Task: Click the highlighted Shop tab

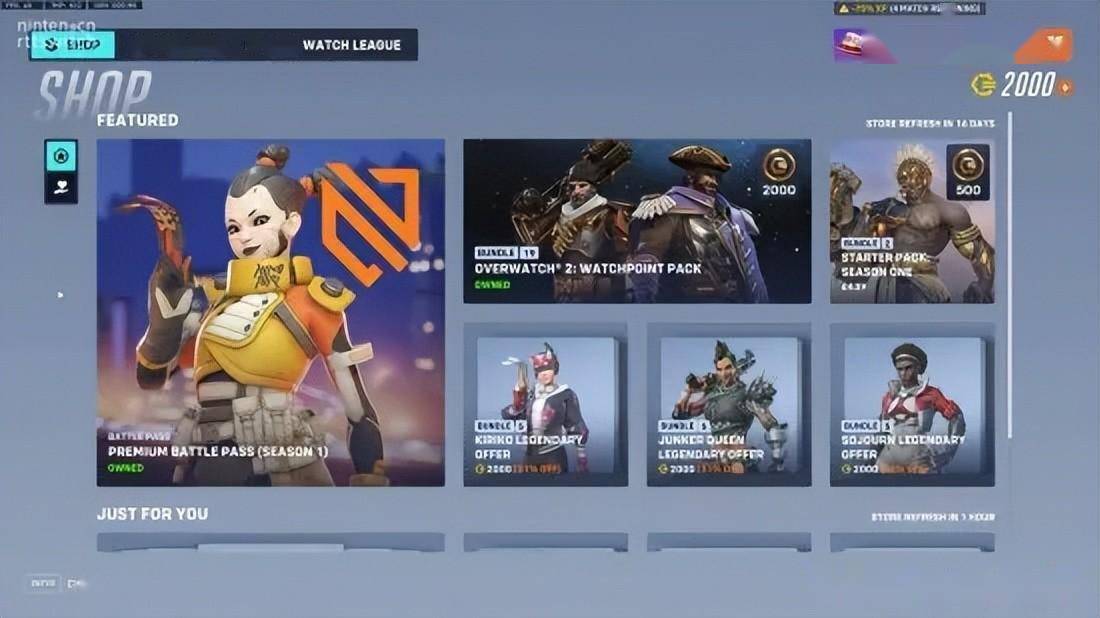Action: 73,45
